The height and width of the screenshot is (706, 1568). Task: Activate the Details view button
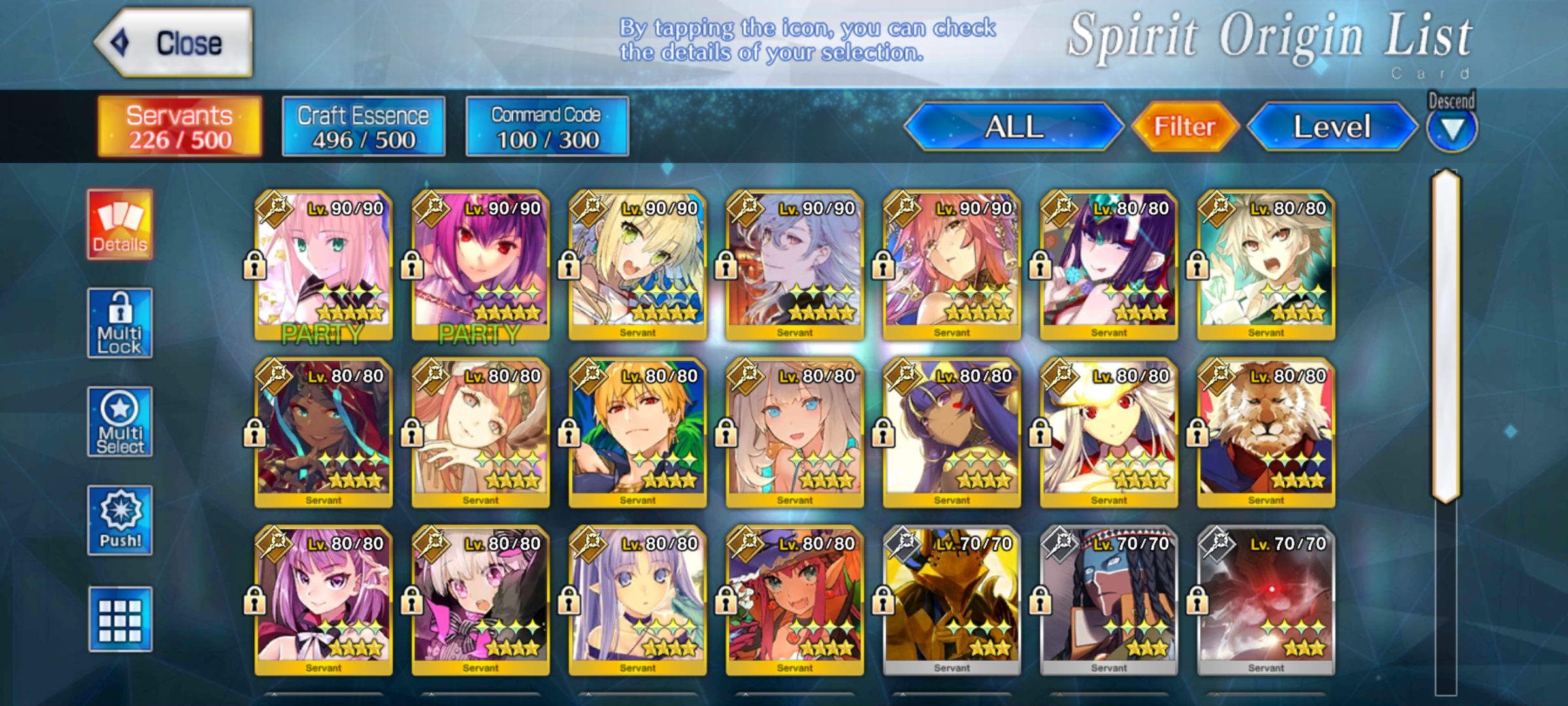pyautogui.click(x=120, y=225)
